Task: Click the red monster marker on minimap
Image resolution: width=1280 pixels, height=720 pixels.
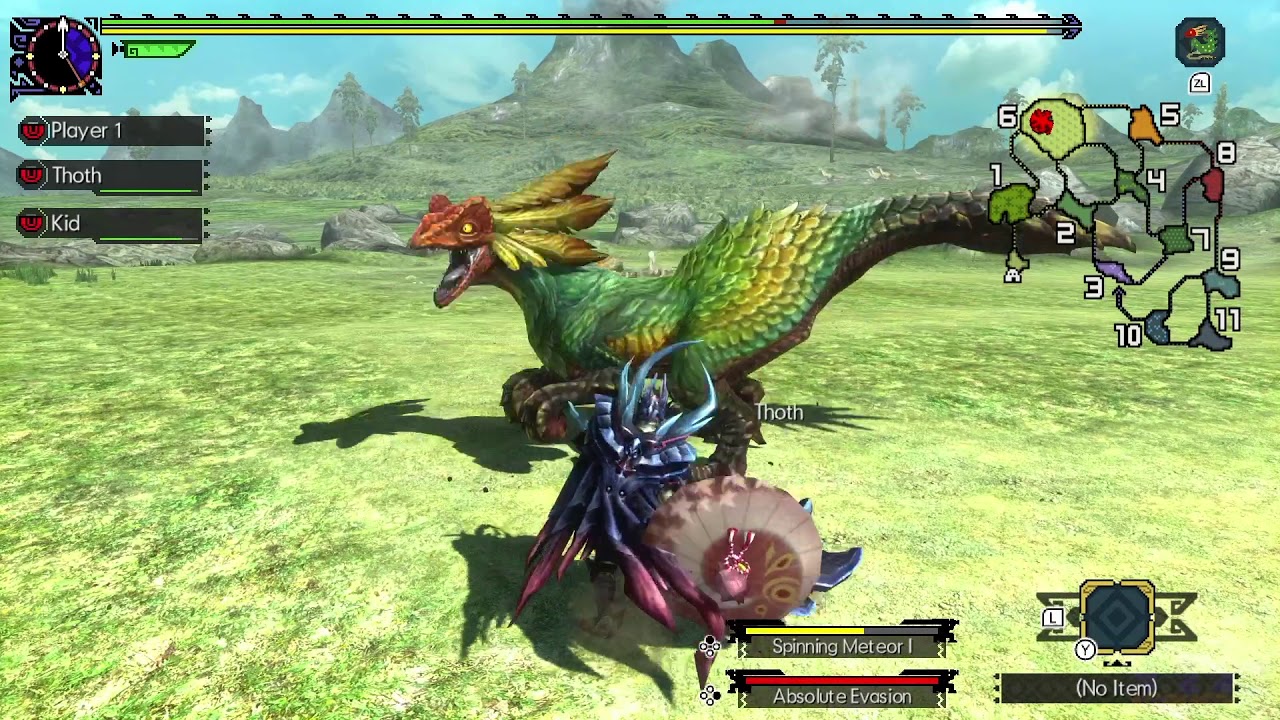Action: (x=1041, y=122)
